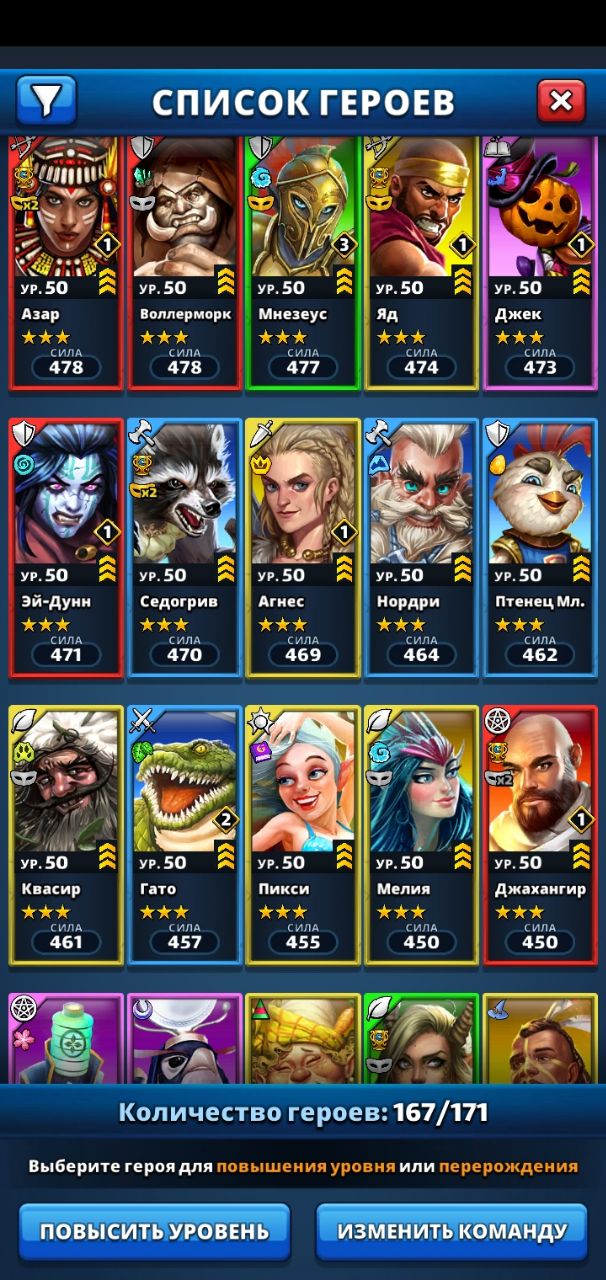Select the Квасир hero card
This screenshot has width=606, height=1280.
[66, 836]
